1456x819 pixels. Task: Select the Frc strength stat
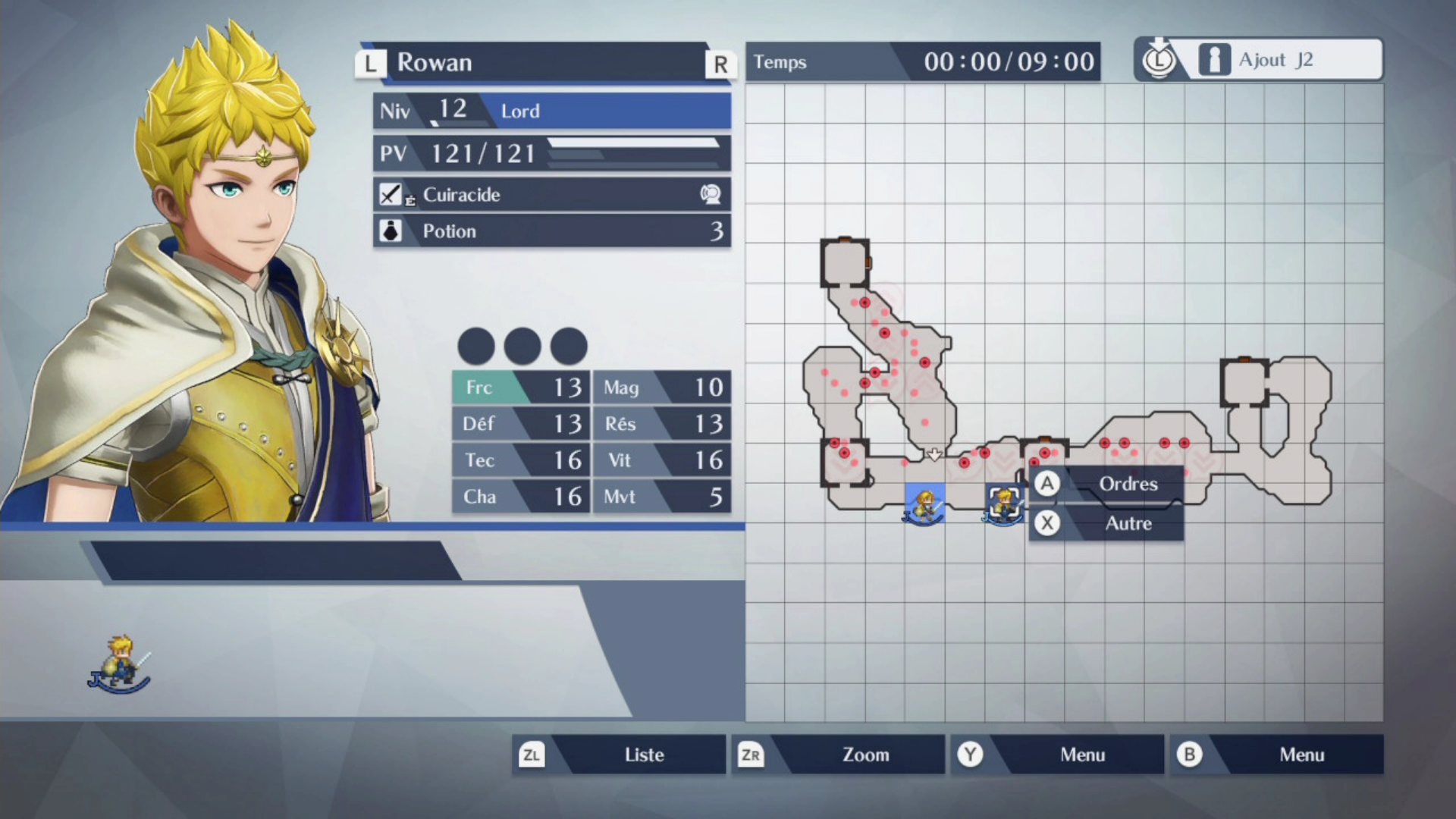click(x=520, y=388)
